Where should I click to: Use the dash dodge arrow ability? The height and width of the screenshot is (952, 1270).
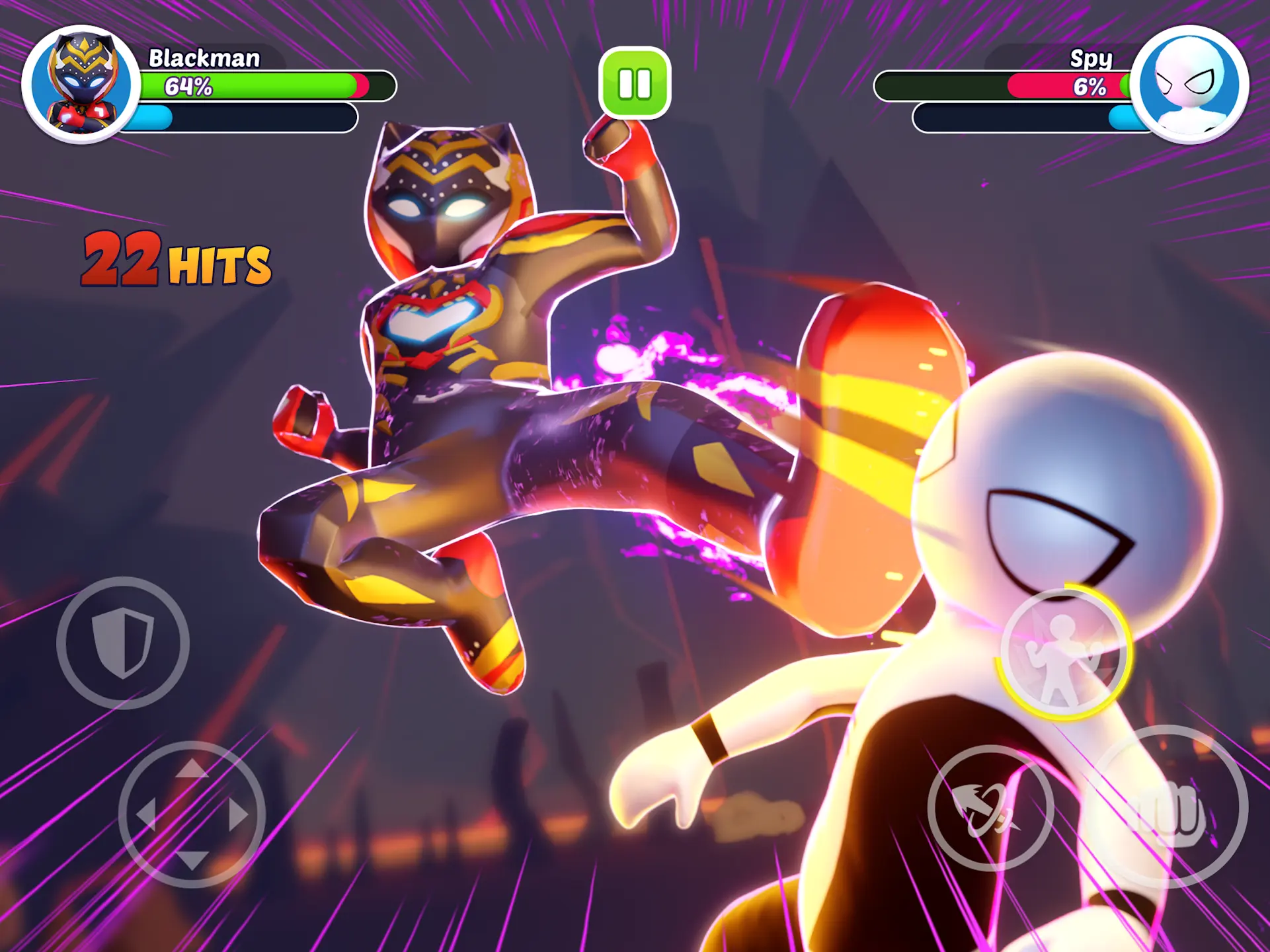click(989, 808)
